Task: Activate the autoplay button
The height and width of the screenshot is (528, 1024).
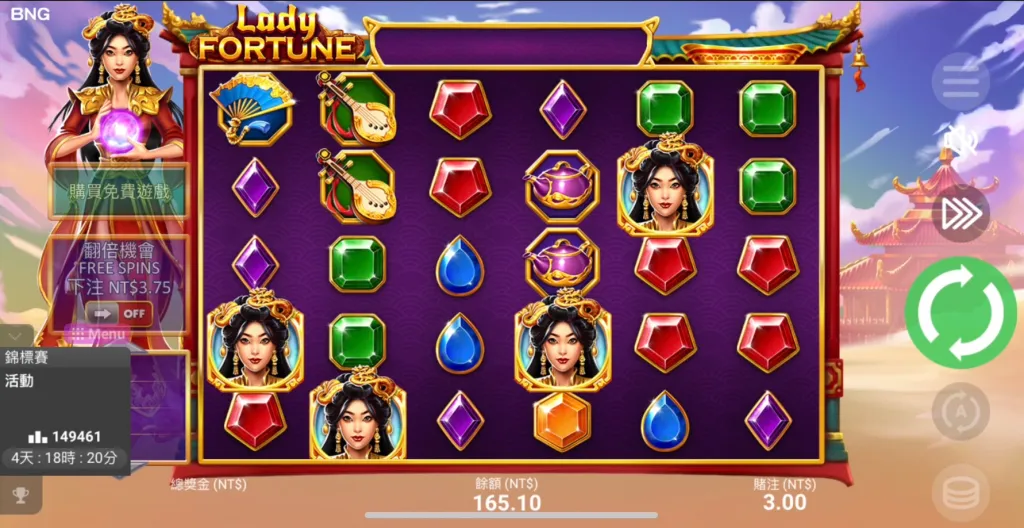Action: [960, 411]
